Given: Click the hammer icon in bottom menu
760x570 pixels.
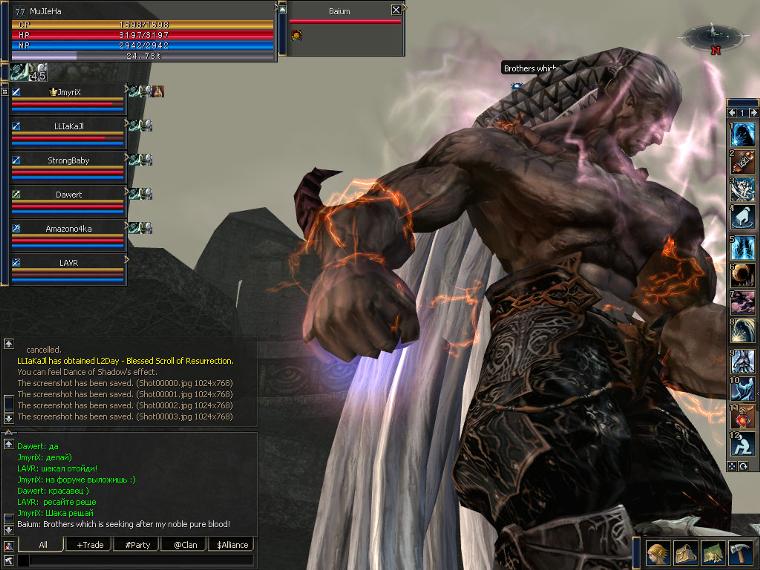Looking at the screenshot, I should pos(739,553).
